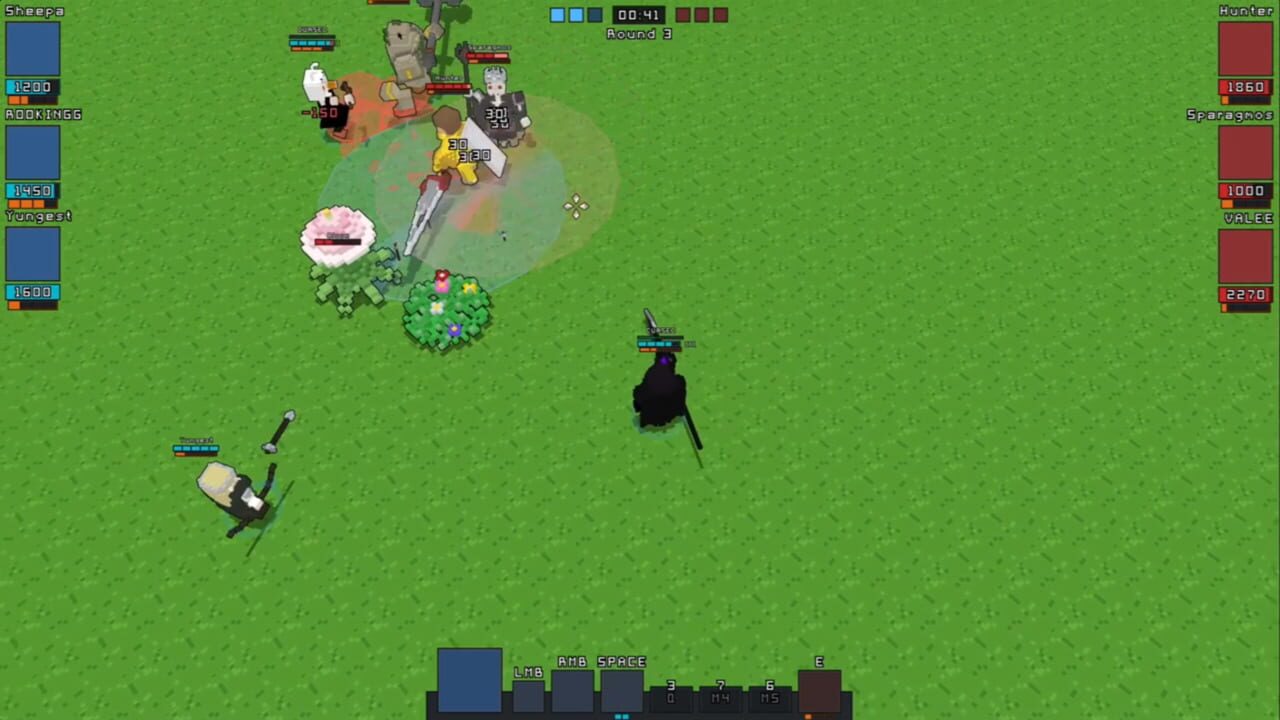
Task: Click the Round 3 label
Action: (x=640, y=33)
